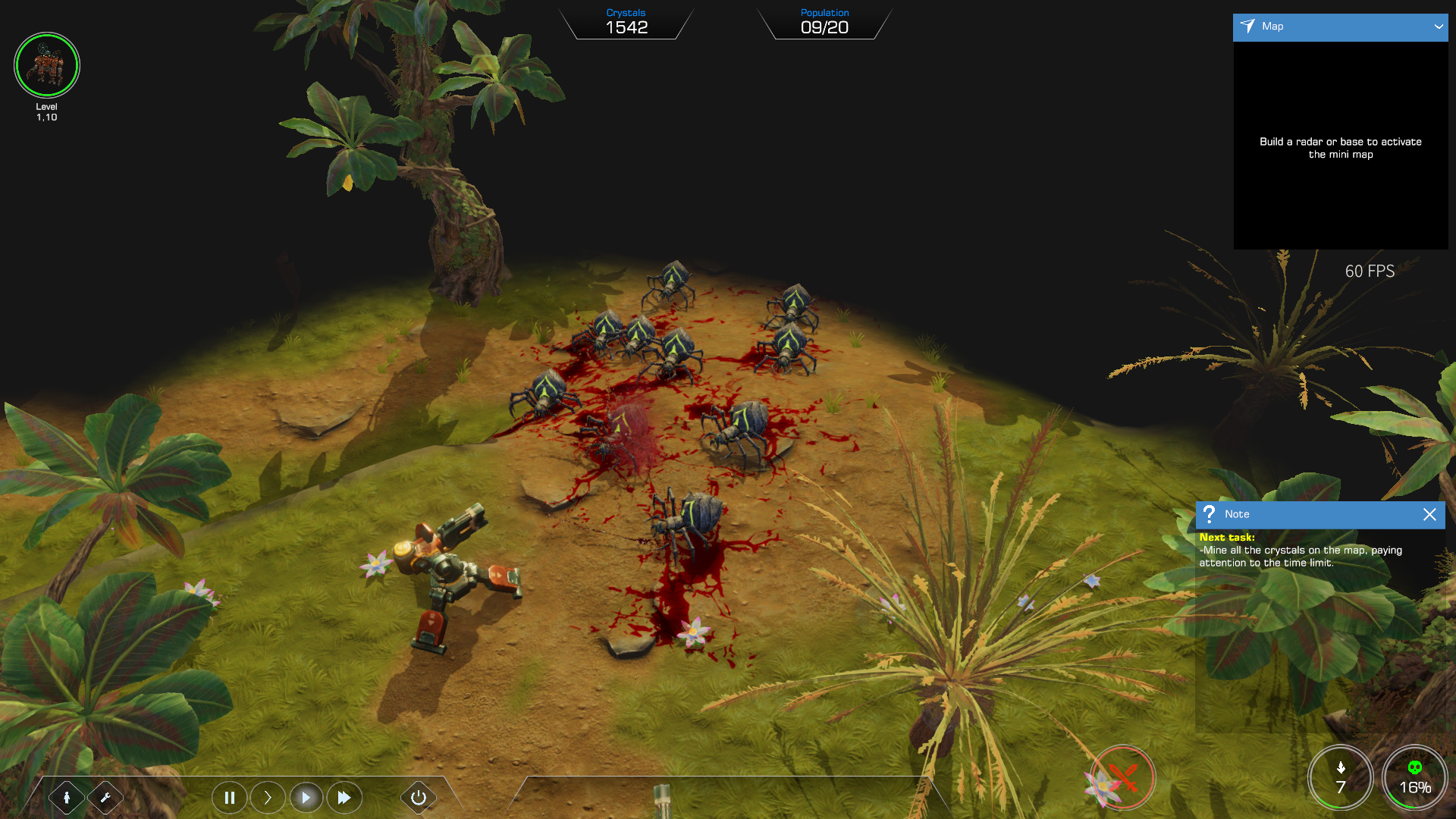The image size is (1456, 819).
Task: Pause the game simulation
Action: point(230,797)
